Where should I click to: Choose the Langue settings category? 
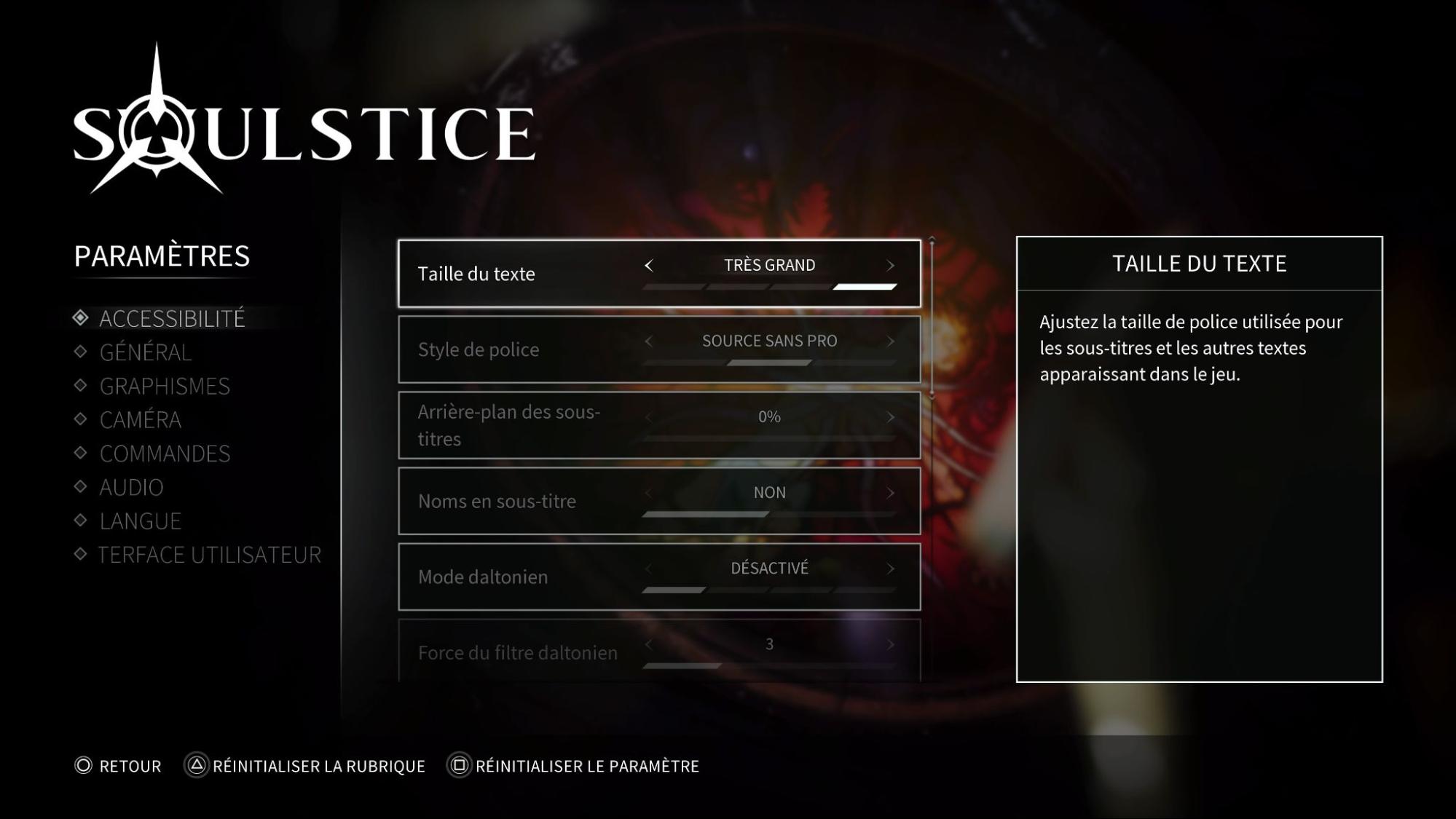141,521
